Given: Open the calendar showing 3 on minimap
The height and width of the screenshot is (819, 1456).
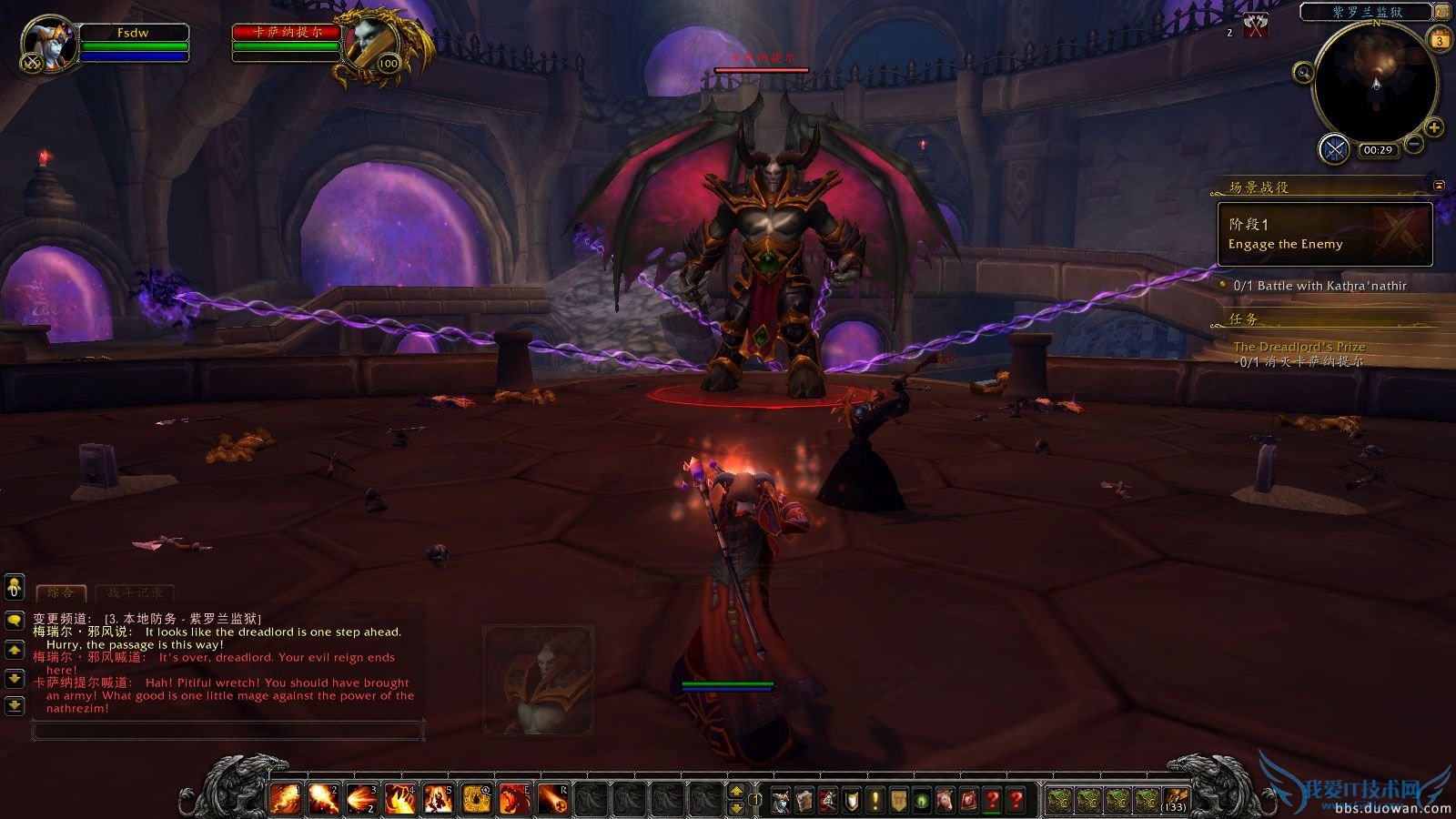Looking at the screenshot, I should click(x=1440, y=41).
